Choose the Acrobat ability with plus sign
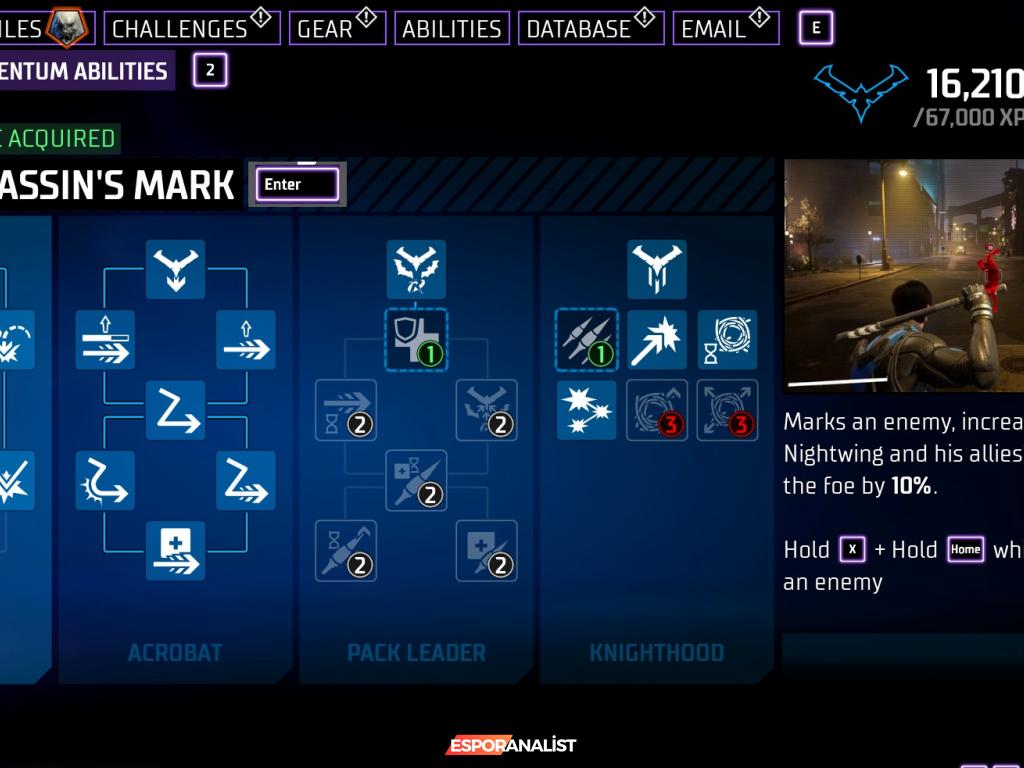Image resolution: width=1024 pixels, height=768 pixels. 175,550
